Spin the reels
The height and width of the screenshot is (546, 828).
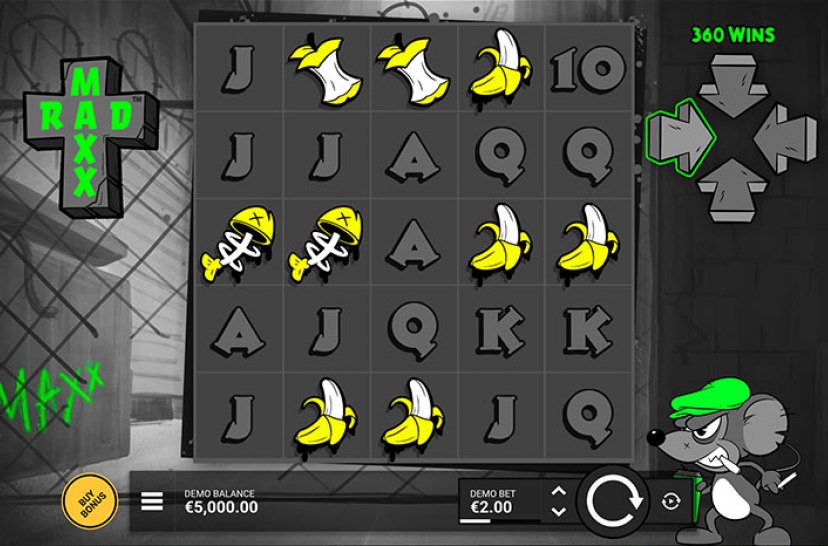point(612,500)
